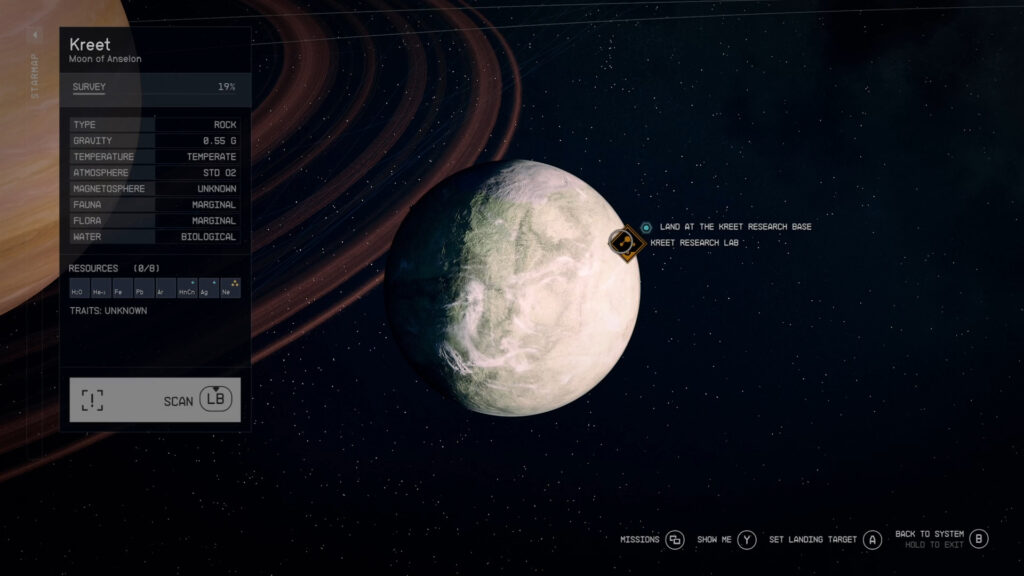The width and height of the screenshot is (1024, 576).
Task: Pick the Pb lead resource tile
Action: (x=143, y=291)
